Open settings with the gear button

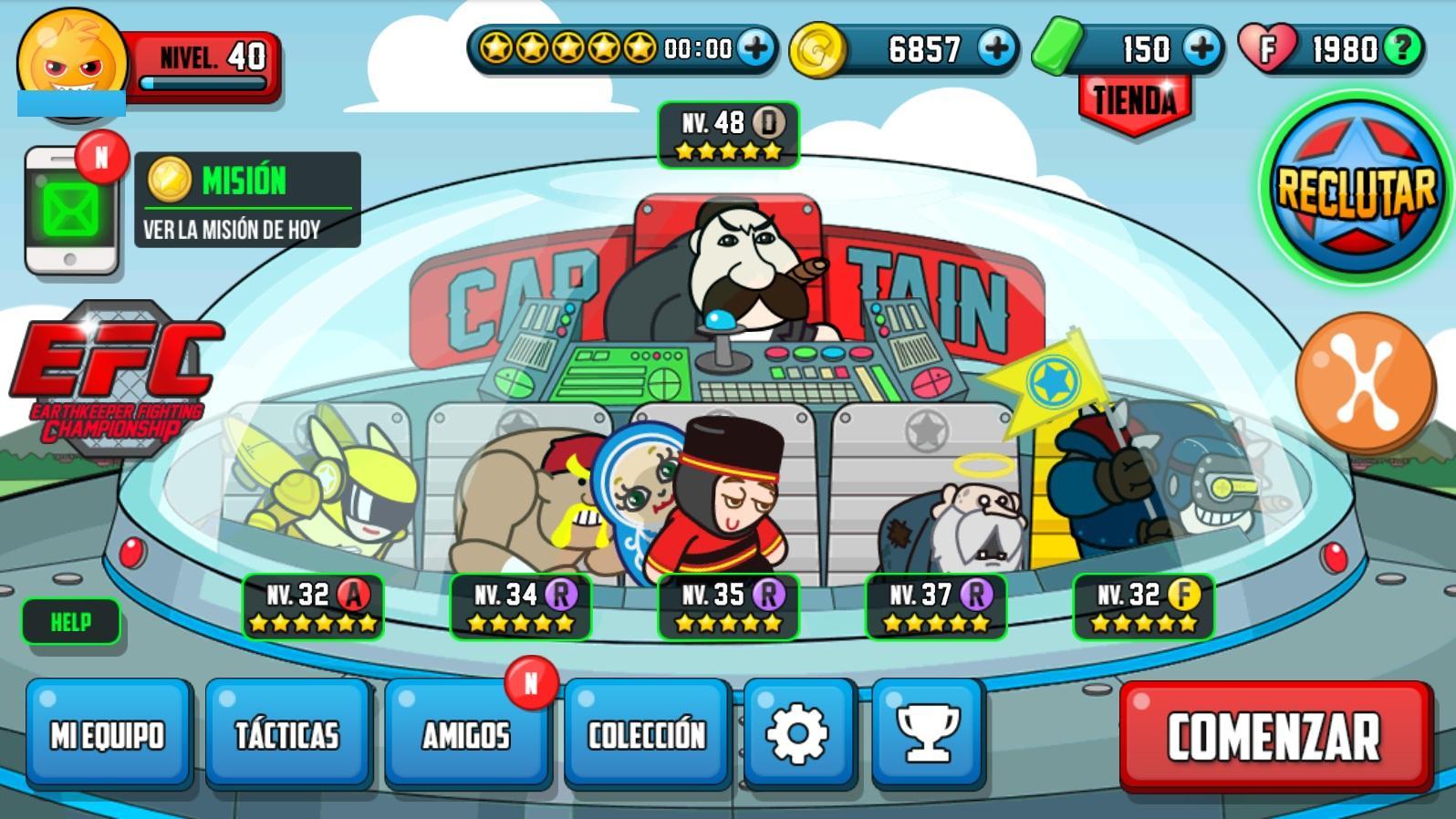click(x=798, y=734)
